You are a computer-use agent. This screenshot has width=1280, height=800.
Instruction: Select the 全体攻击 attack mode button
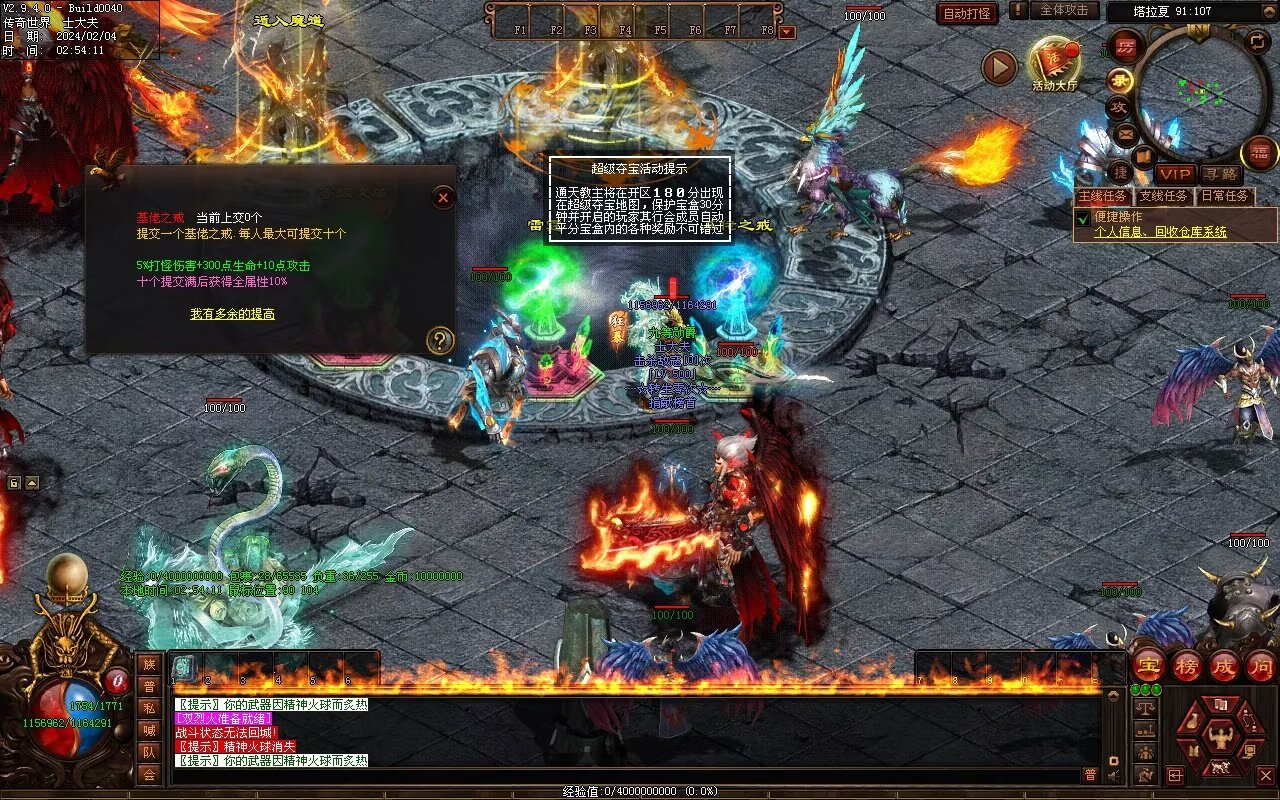1064,10
